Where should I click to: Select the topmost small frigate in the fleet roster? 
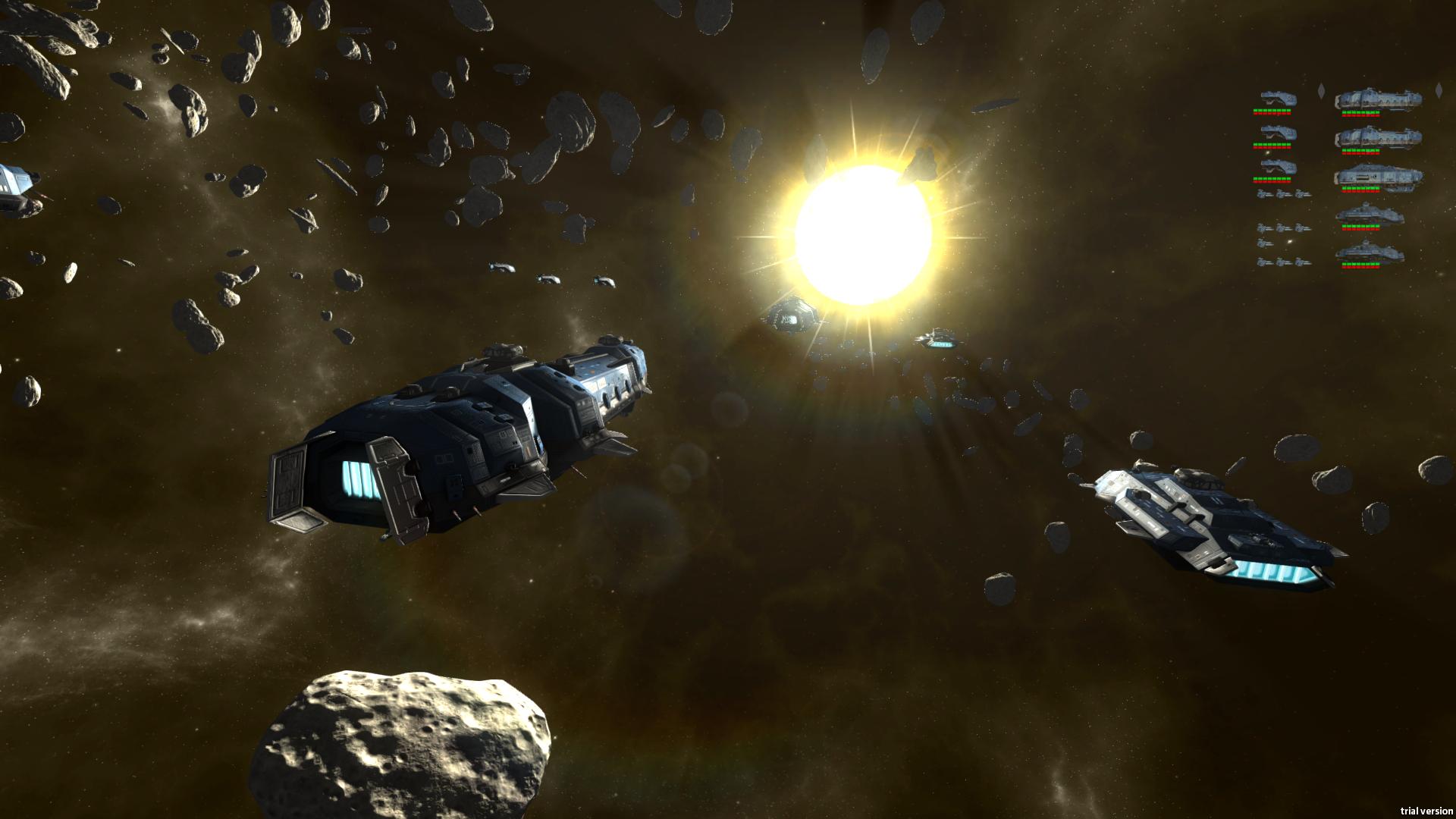[1278, 99]
